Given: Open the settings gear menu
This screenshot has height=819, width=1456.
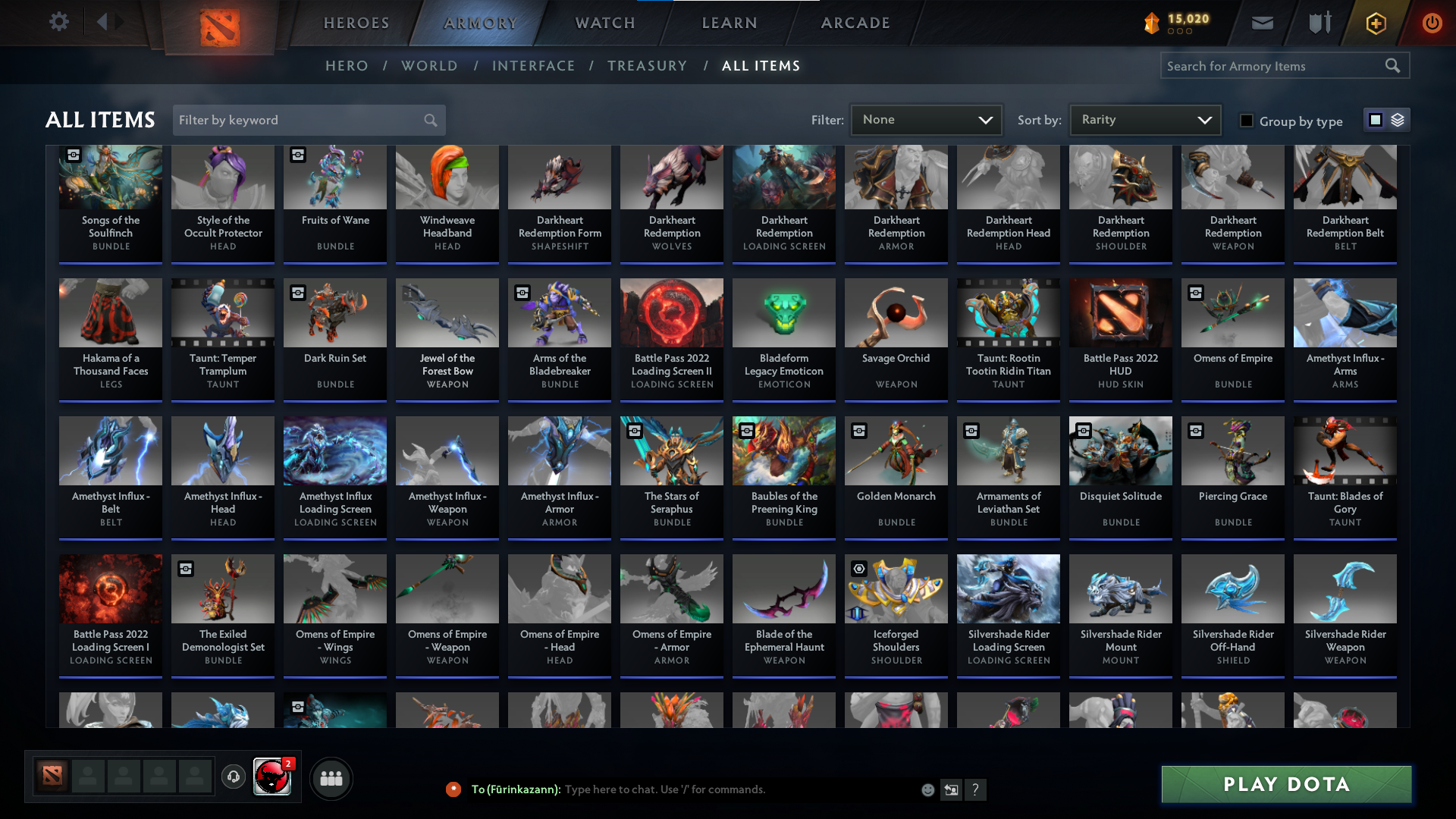Looking at the screenshot, I should point(59,22).
